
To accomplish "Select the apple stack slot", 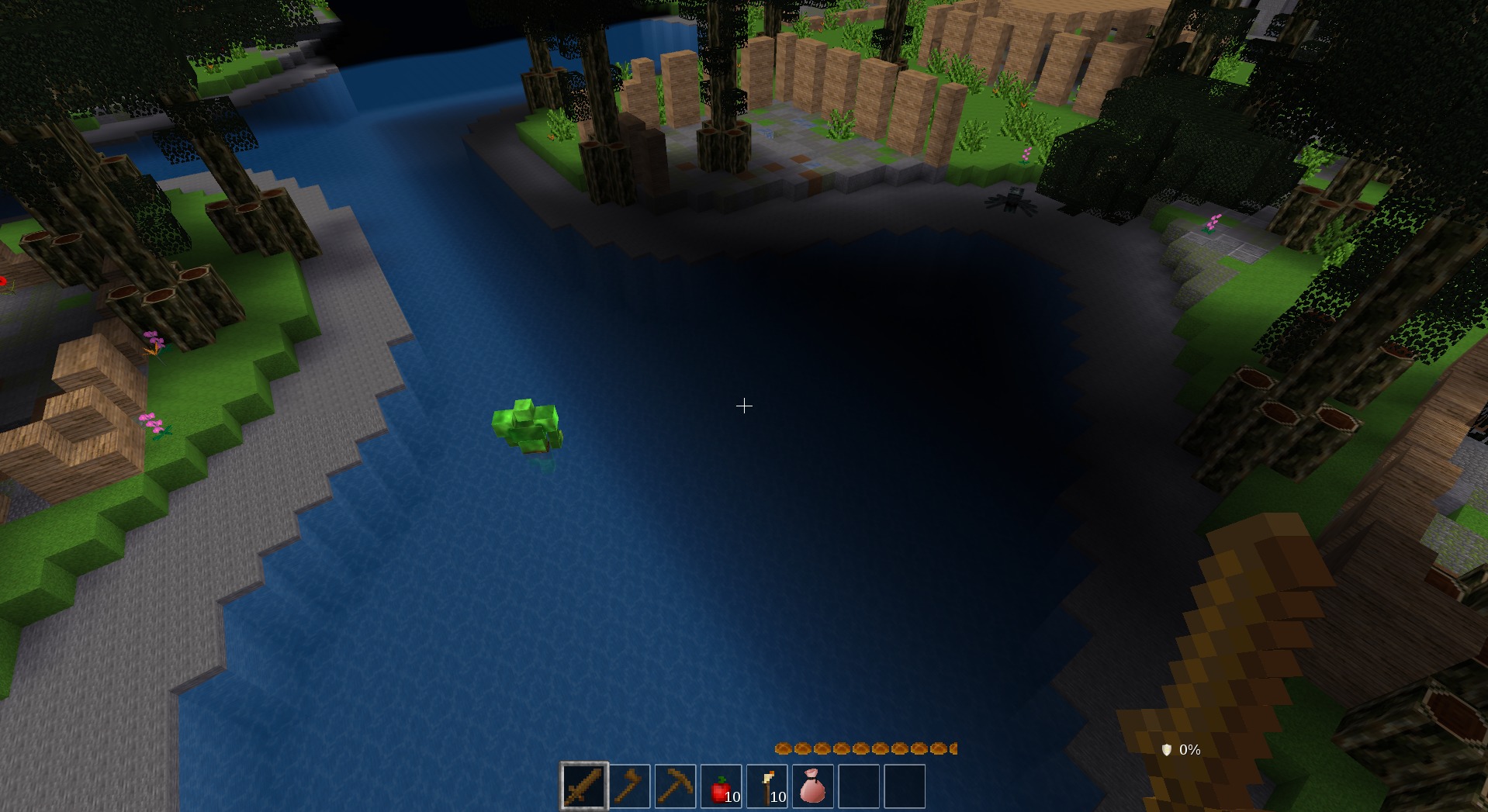I will point(722,786).
